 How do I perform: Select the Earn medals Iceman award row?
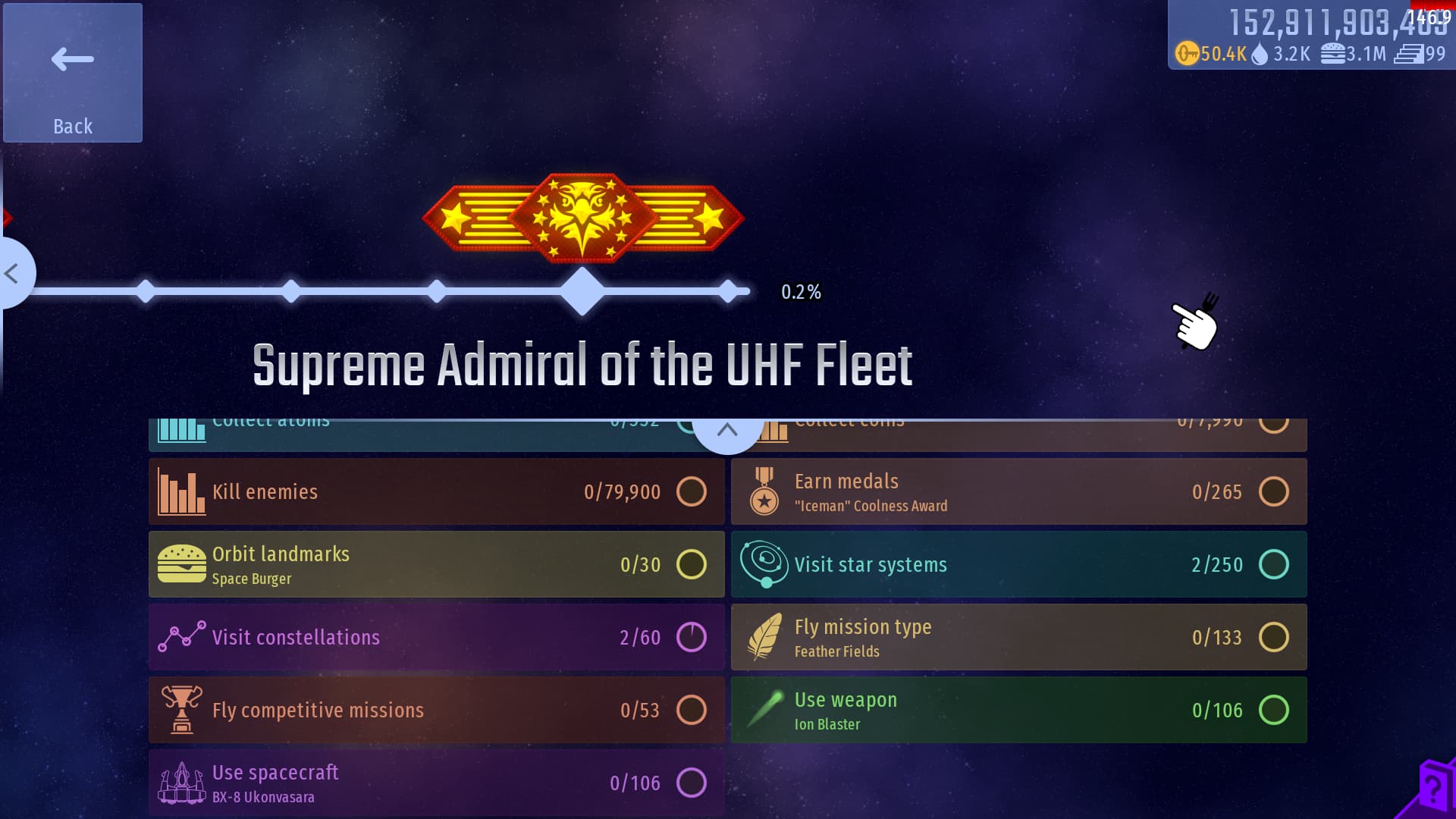click(x=1018, y=491)
